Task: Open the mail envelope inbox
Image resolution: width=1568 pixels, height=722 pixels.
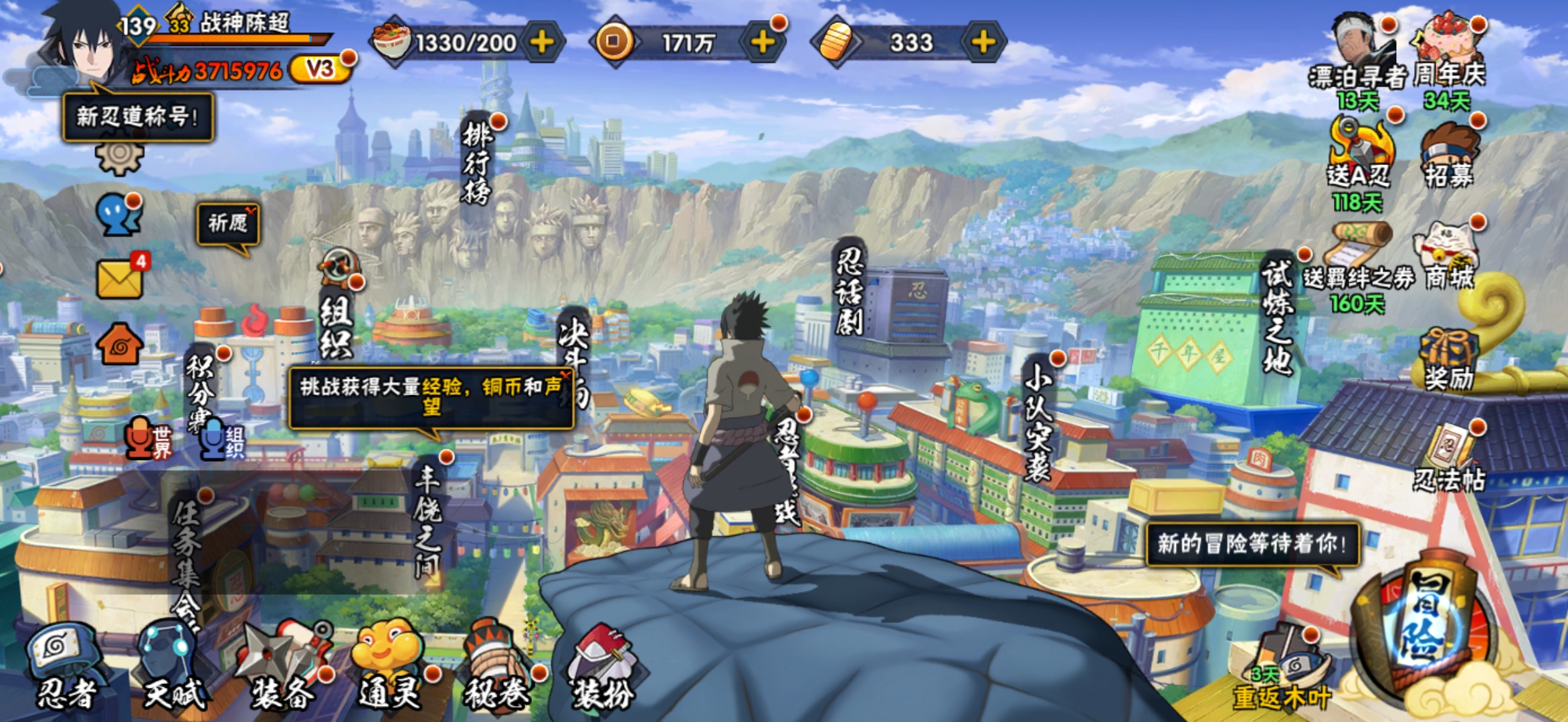Action: [120, 278]
